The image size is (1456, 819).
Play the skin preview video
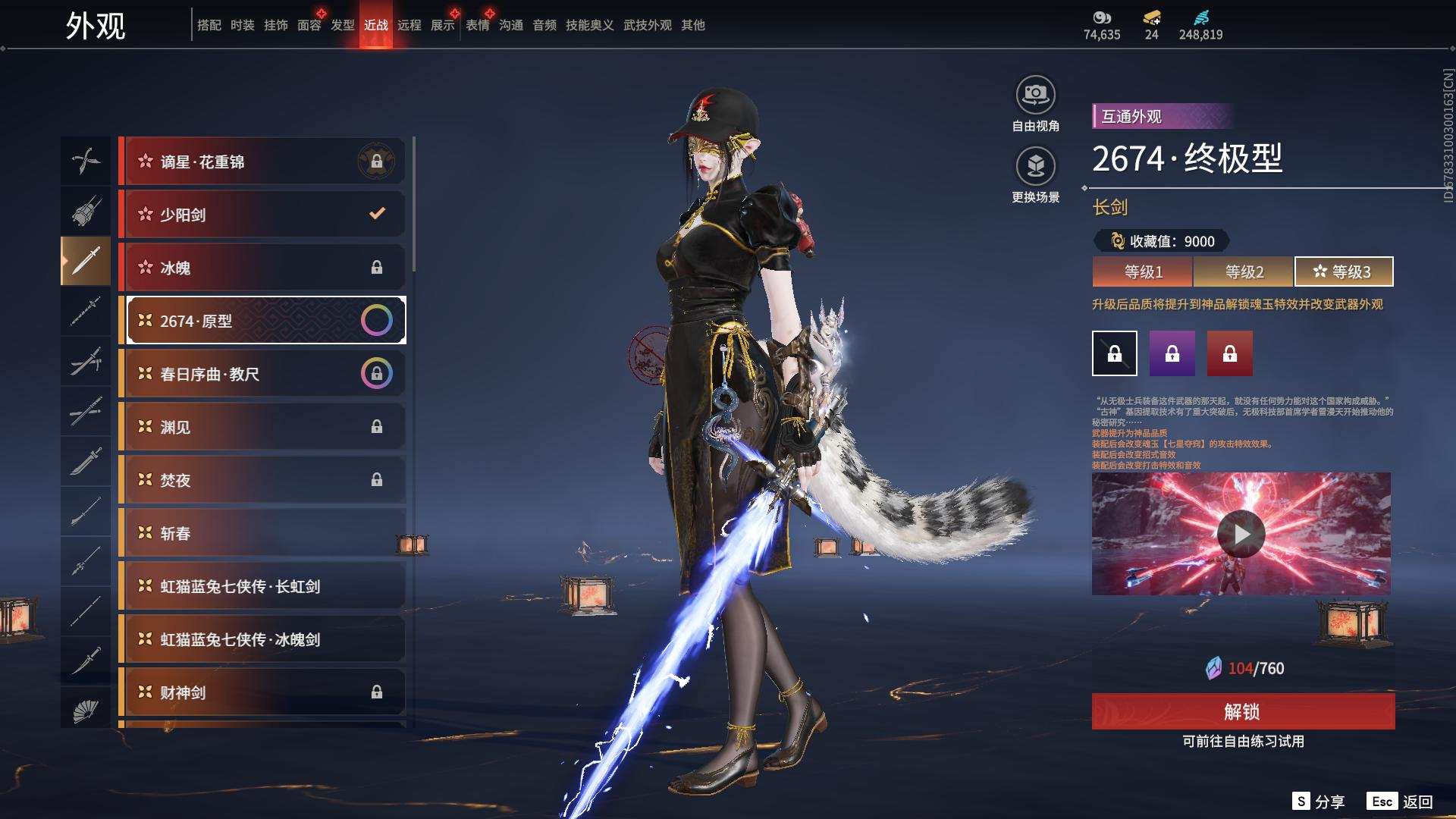click(x=1241, y=534)
